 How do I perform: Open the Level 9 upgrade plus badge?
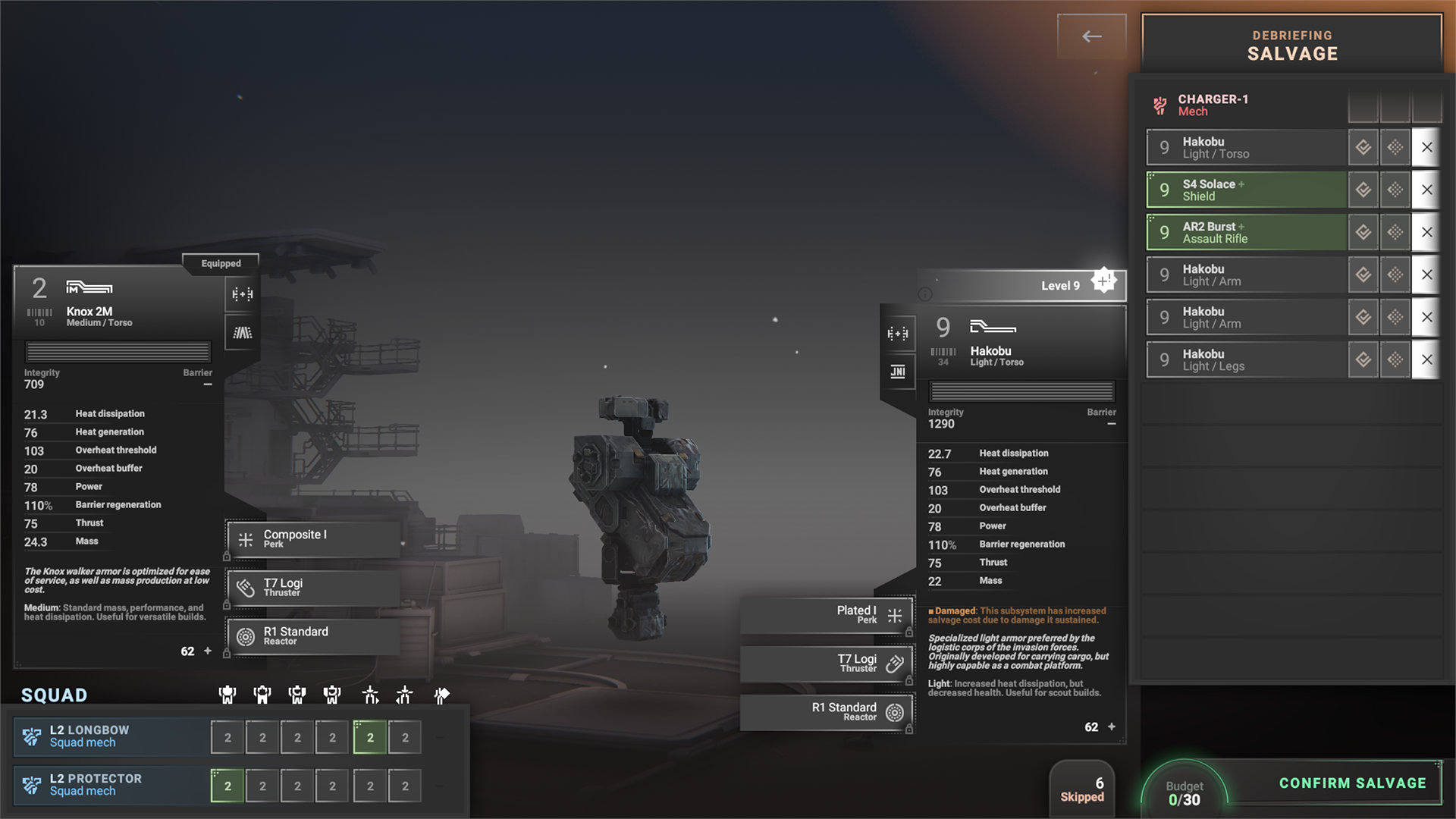click(x=1103, y=280)
